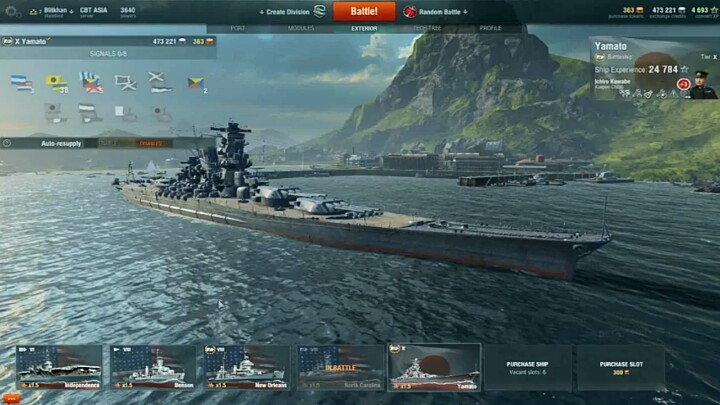Select the Independence ship in the carousel
The image size is (720, 405).
pos(59,367)
